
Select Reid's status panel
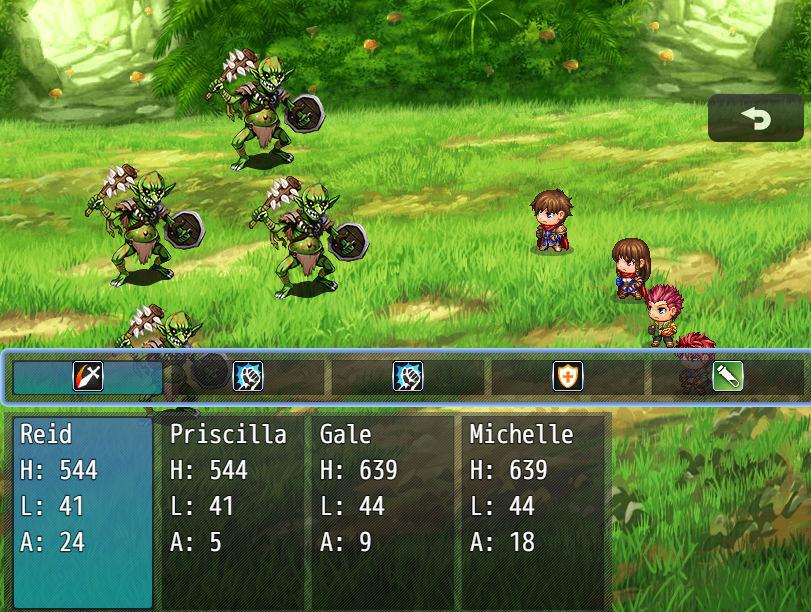83,511
